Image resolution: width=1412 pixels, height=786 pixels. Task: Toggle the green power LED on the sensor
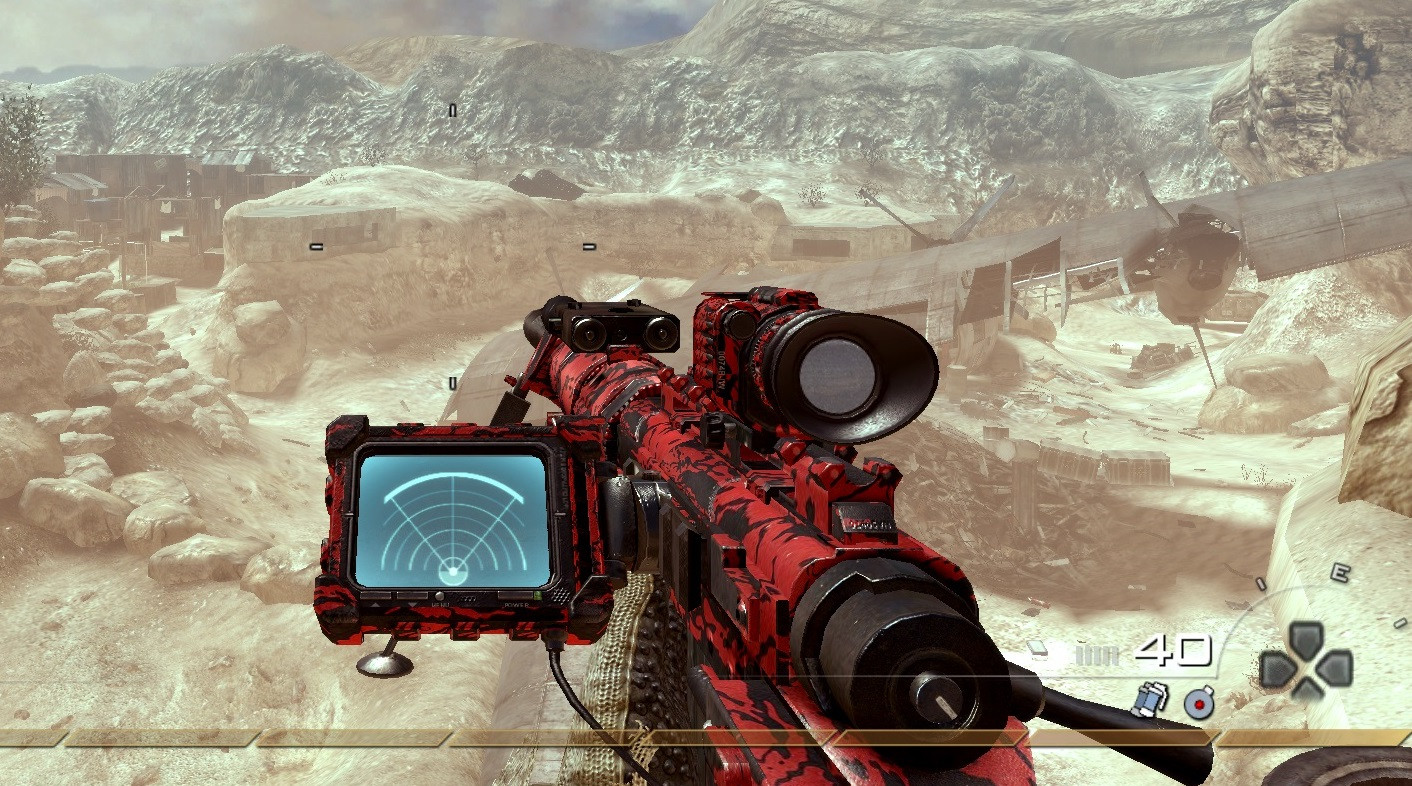pos(537,596)
